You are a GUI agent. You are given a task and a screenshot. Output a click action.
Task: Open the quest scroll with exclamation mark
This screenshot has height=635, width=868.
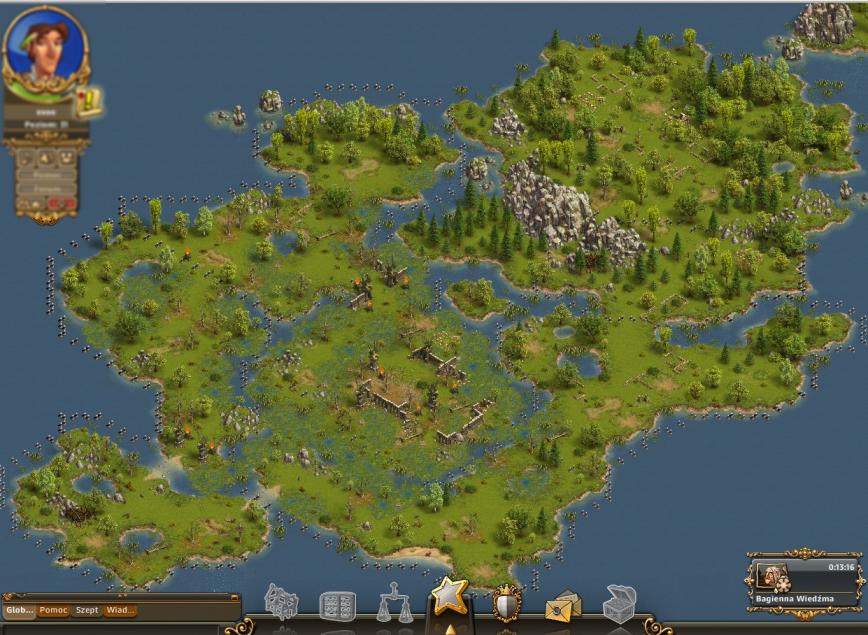click(x=90, y=101)
